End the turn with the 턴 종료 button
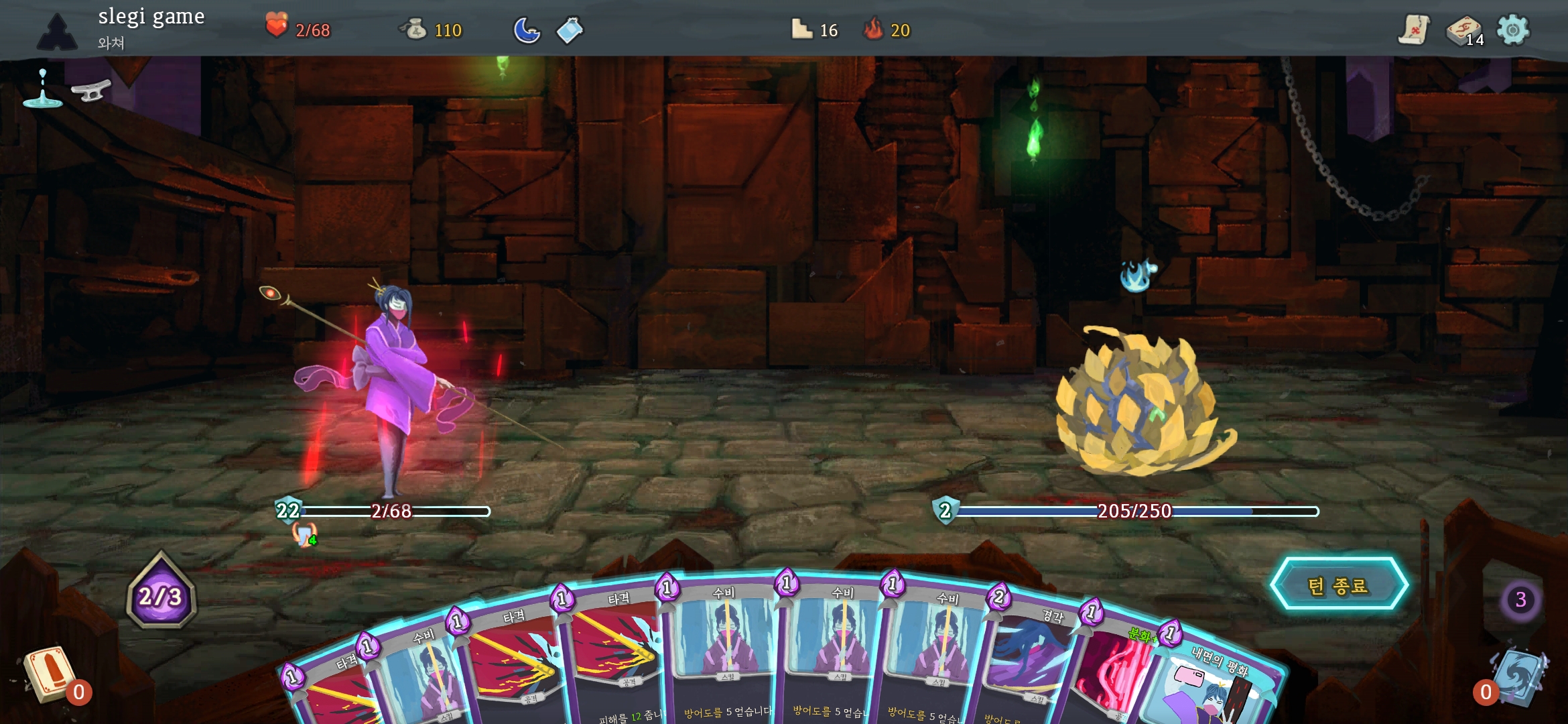The width and height of the screenshot is (1568, 724). [x=1338, y=585]
